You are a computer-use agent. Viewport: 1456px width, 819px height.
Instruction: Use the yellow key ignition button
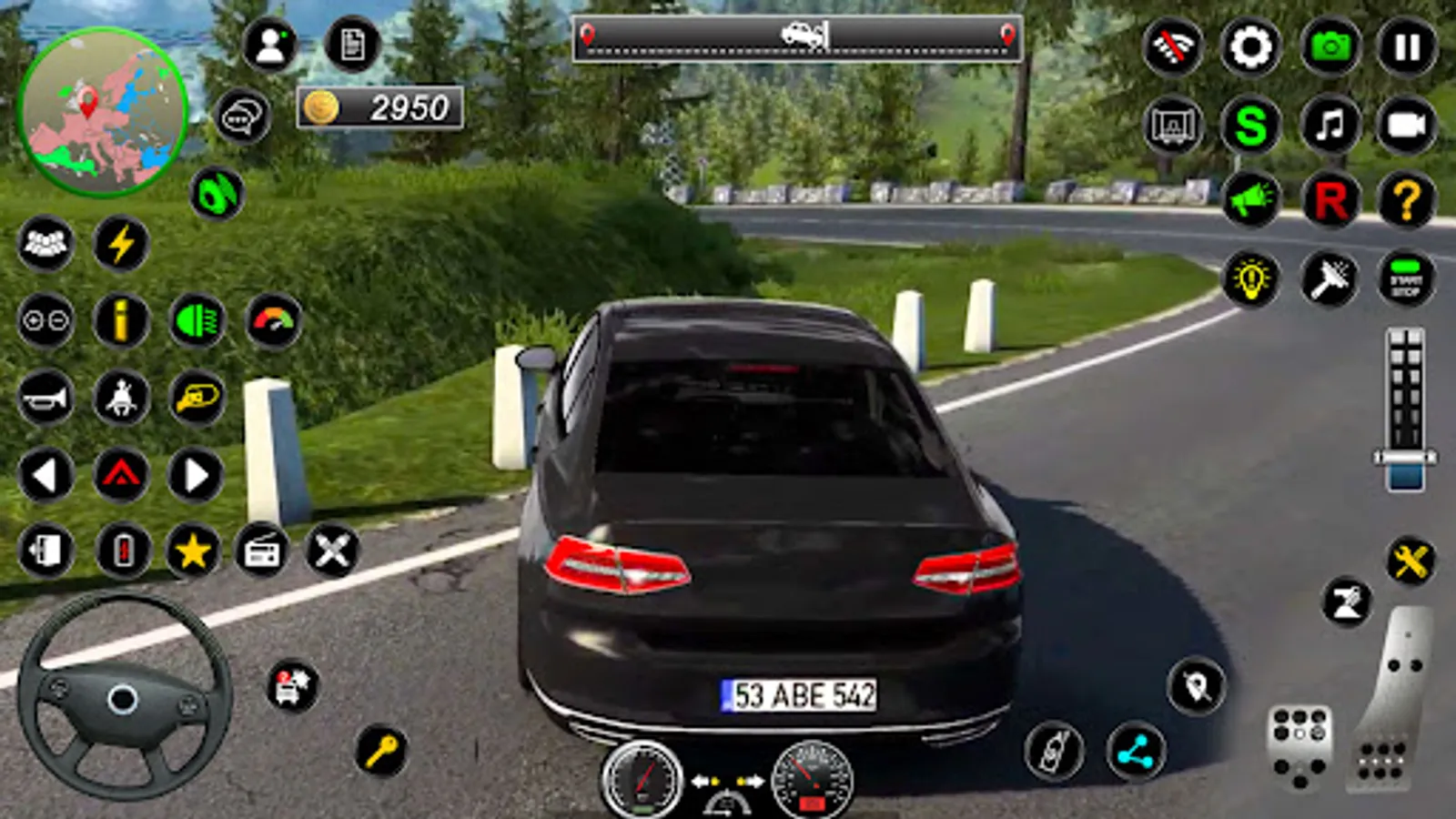381,750
